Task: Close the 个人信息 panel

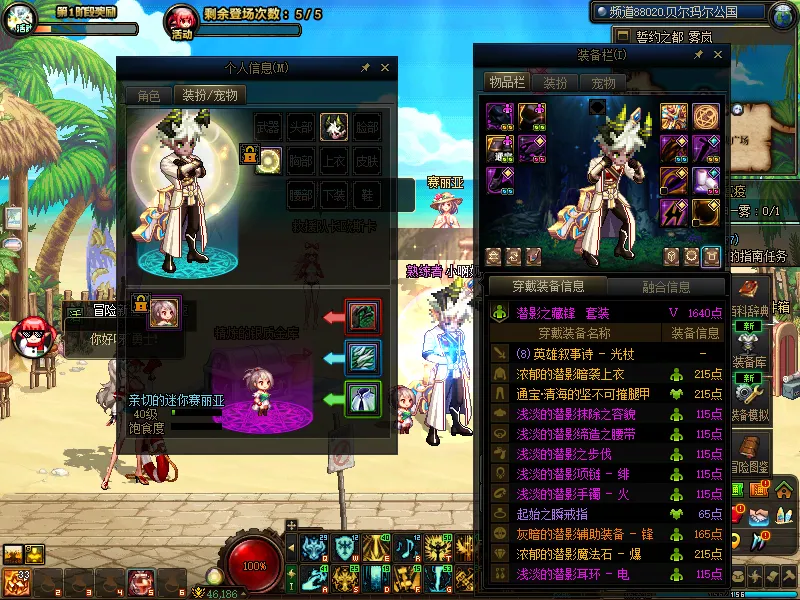Action: pos(385,68)
